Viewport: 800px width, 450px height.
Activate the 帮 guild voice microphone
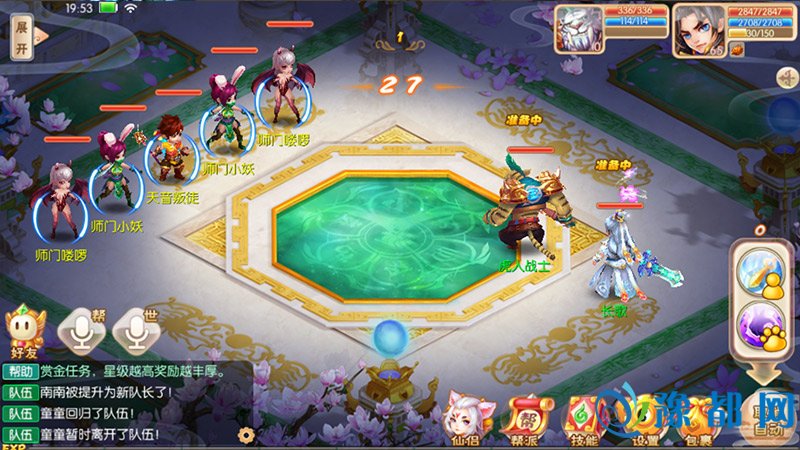tap(83, 326)
